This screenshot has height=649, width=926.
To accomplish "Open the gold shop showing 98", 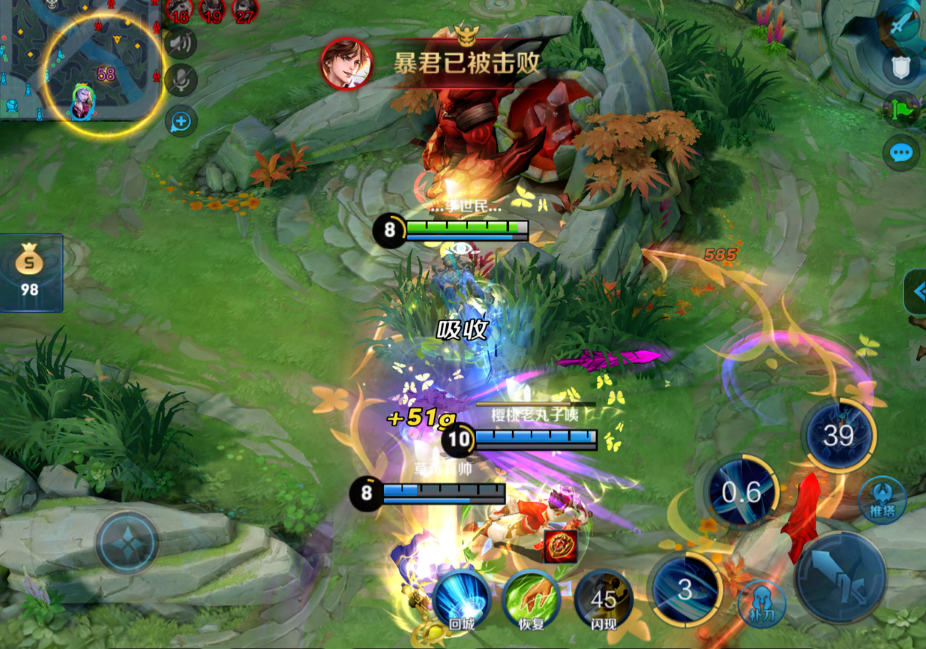I will pos(30,272).
